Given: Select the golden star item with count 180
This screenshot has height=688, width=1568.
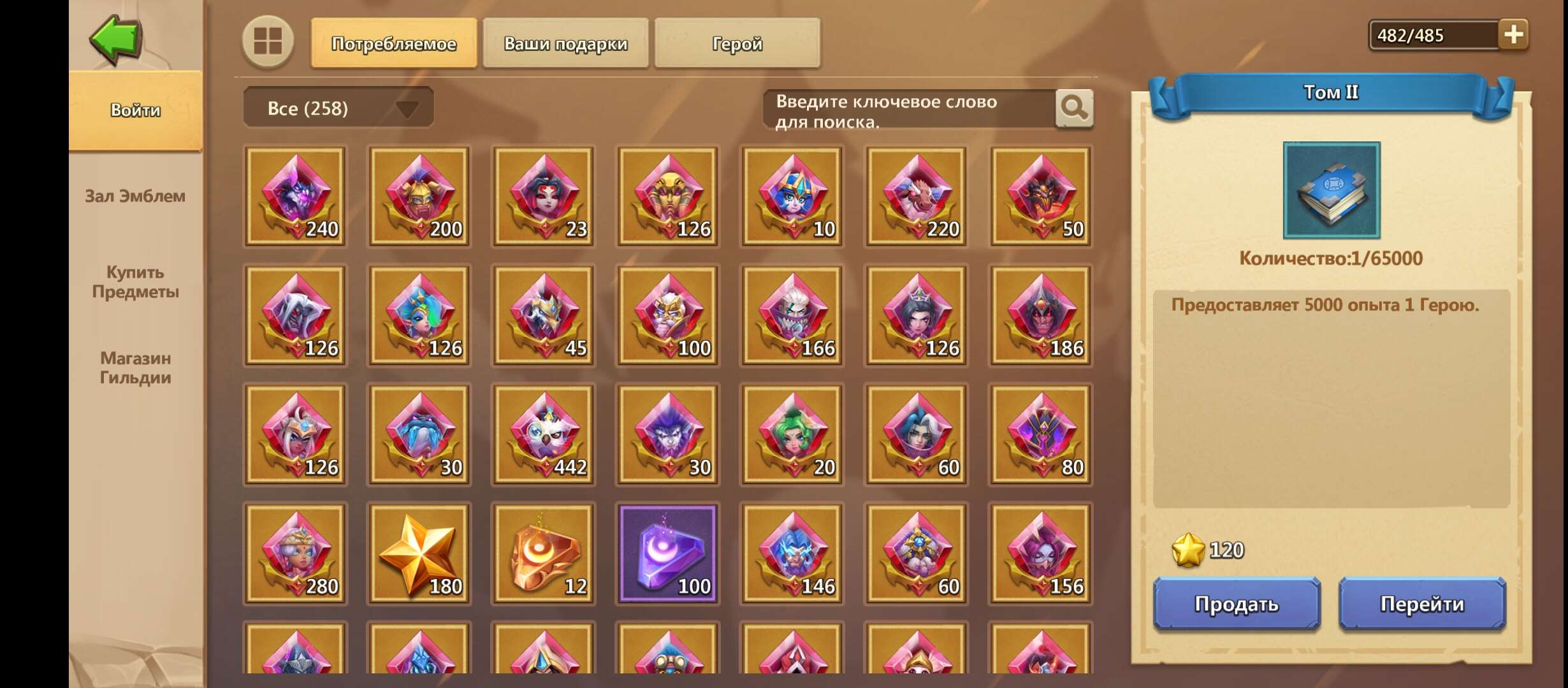Looking at the screenshot, I should point(419,553).
